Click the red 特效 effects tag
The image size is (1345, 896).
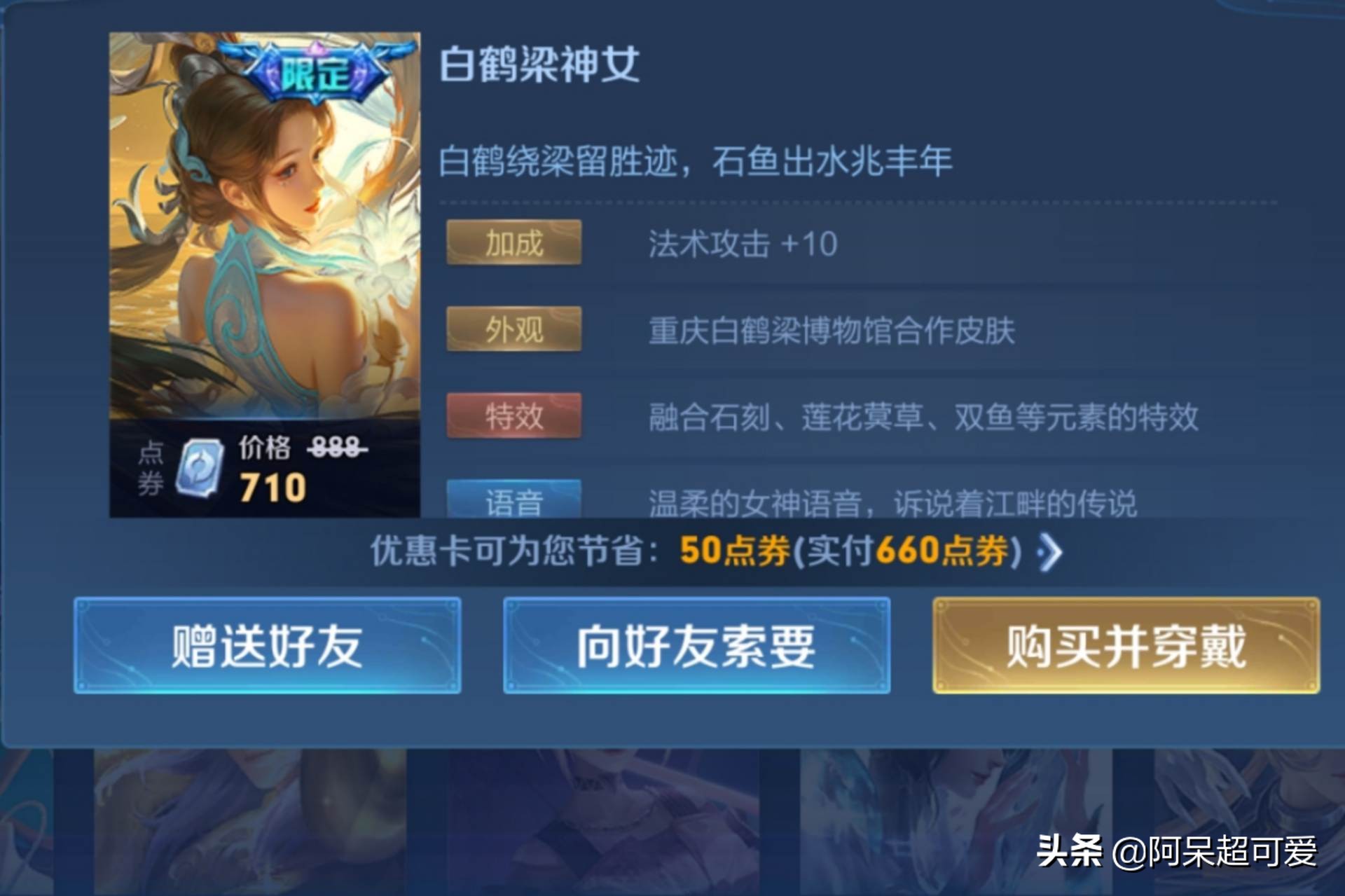[x=513, y=416]
